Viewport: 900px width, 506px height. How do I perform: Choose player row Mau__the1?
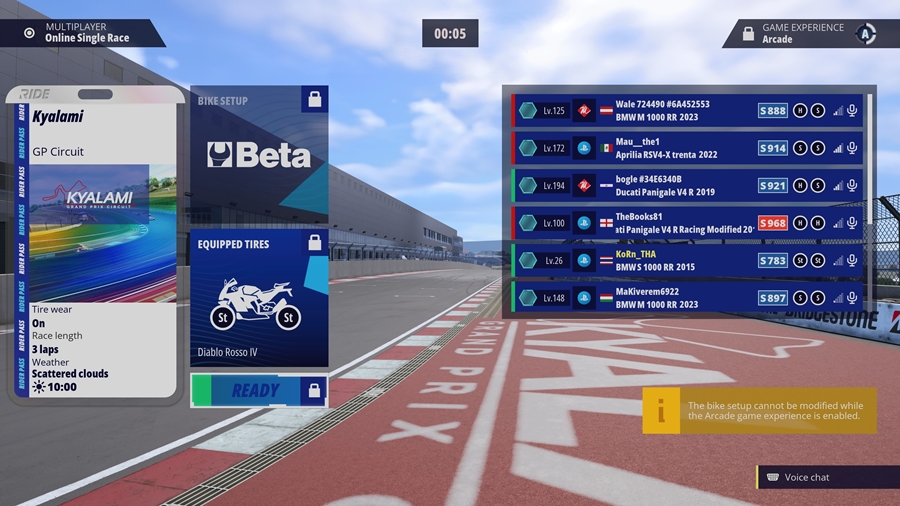[688, 148]
